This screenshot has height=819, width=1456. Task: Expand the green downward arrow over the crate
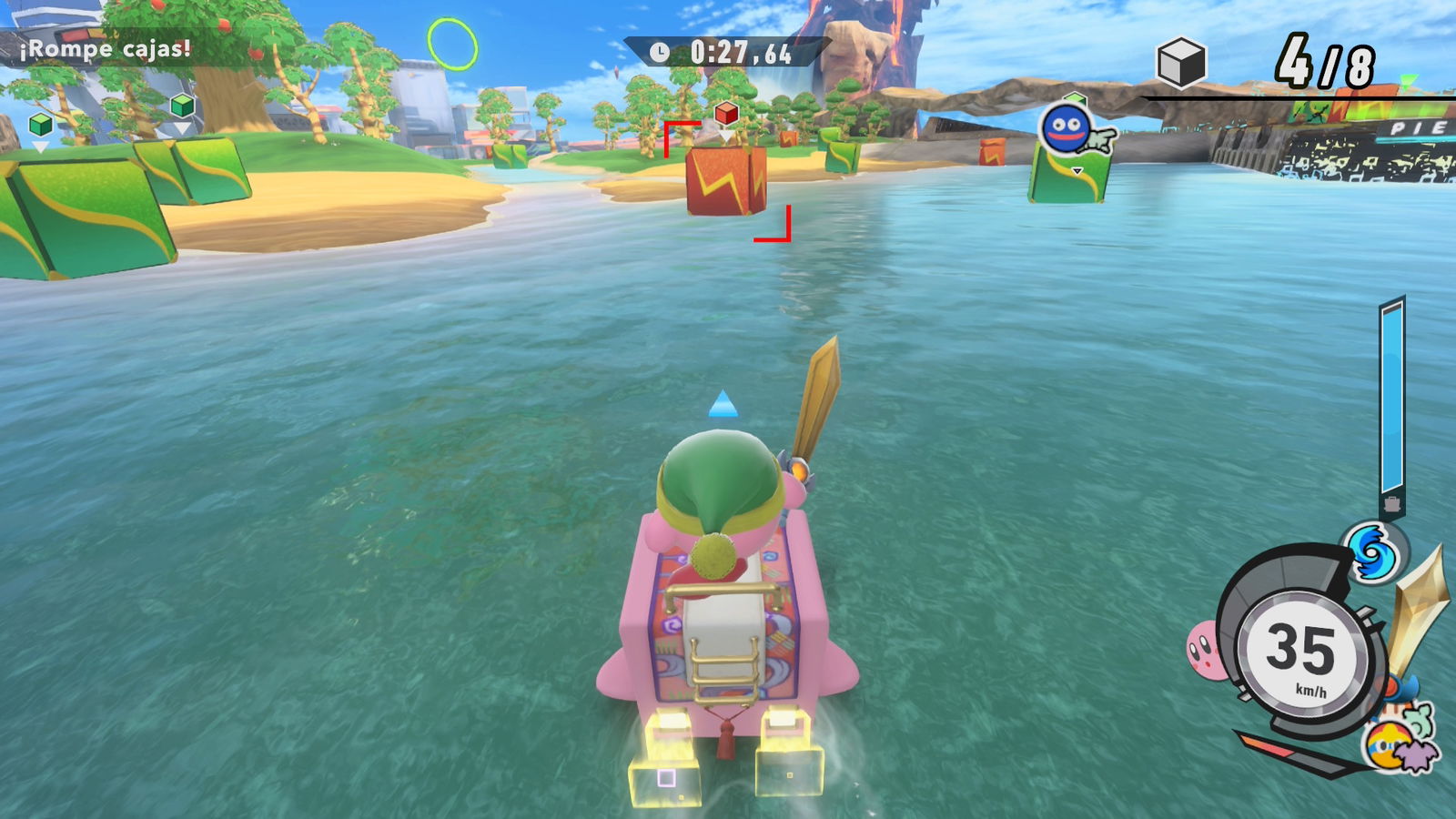pyautogui.click(x=1077, y=168)
